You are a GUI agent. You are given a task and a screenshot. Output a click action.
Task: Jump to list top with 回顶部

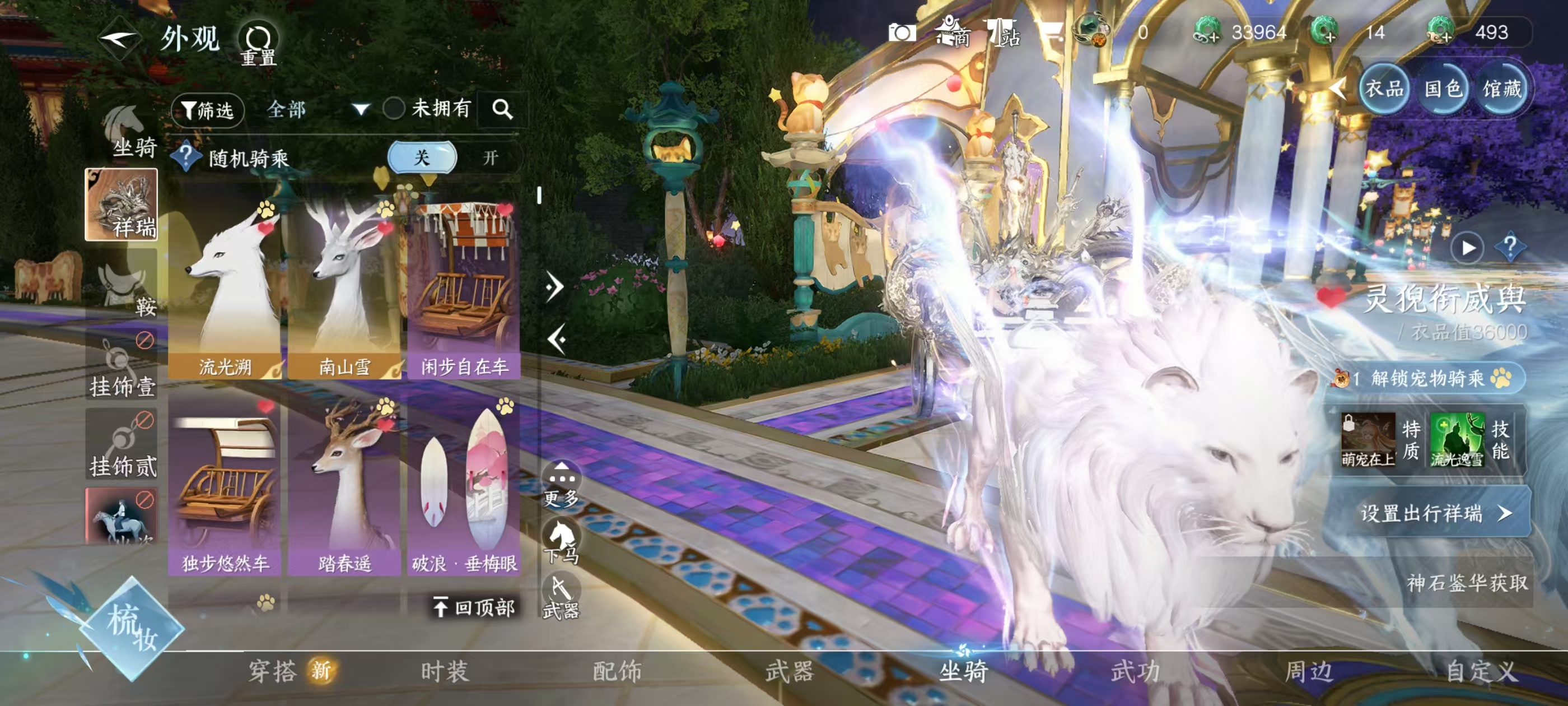tap(475, 607)
